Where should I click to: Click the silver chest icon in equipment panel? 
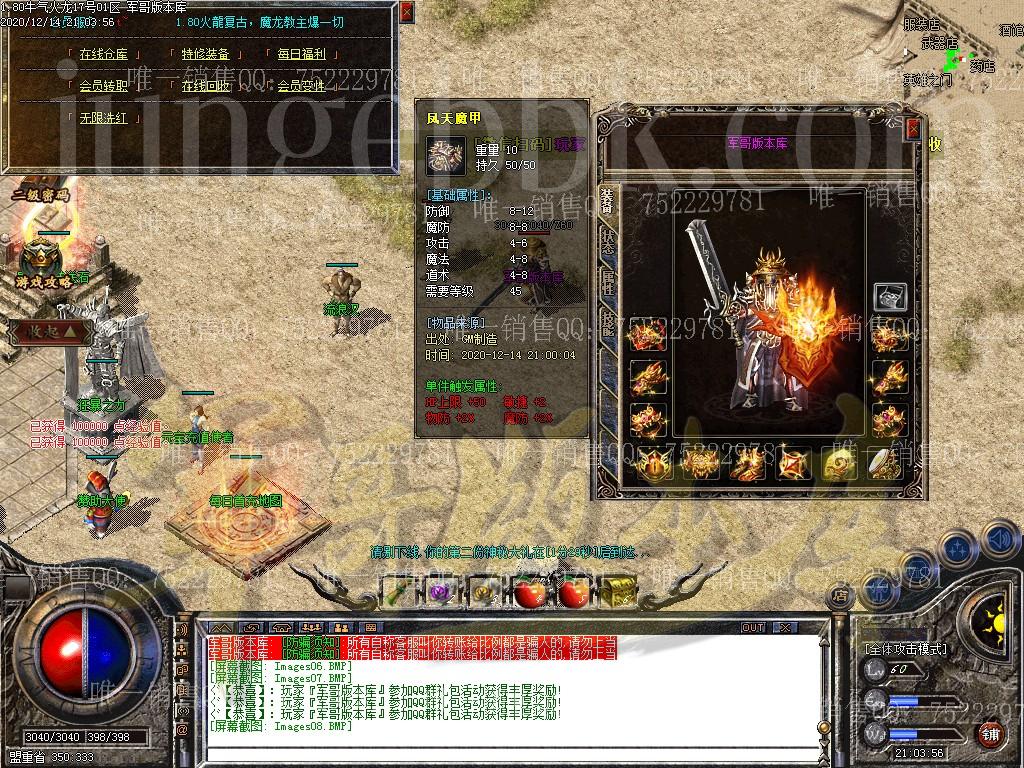[889, 297]
